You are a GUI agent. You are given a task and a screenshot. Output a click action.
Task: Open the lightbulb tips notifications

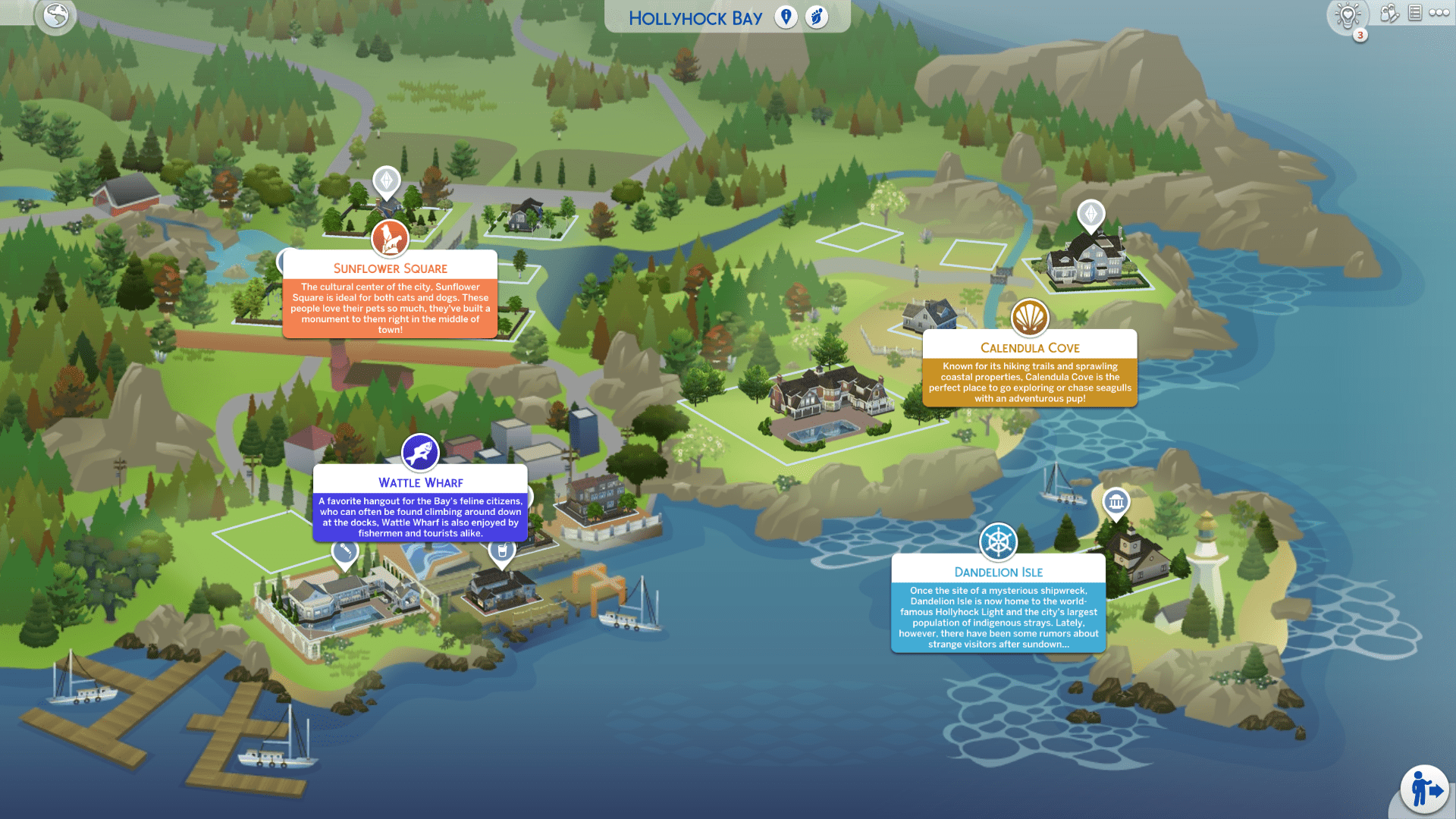point(1348,15)
